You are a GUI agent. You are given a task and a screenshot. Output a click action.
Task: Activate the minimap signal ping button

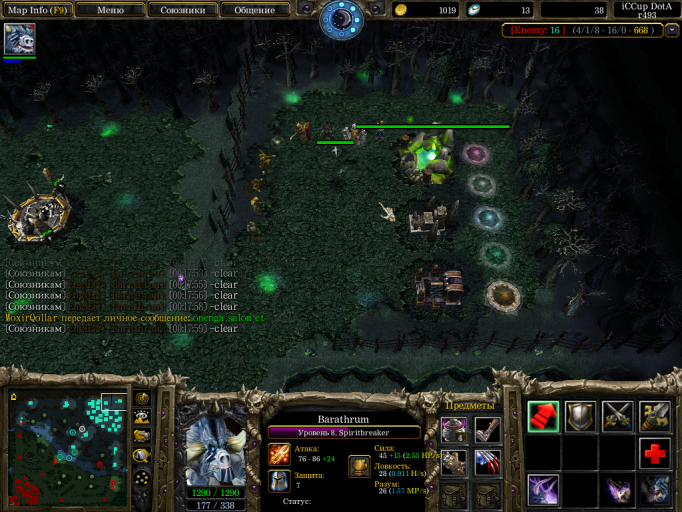[x=142, y=398]
